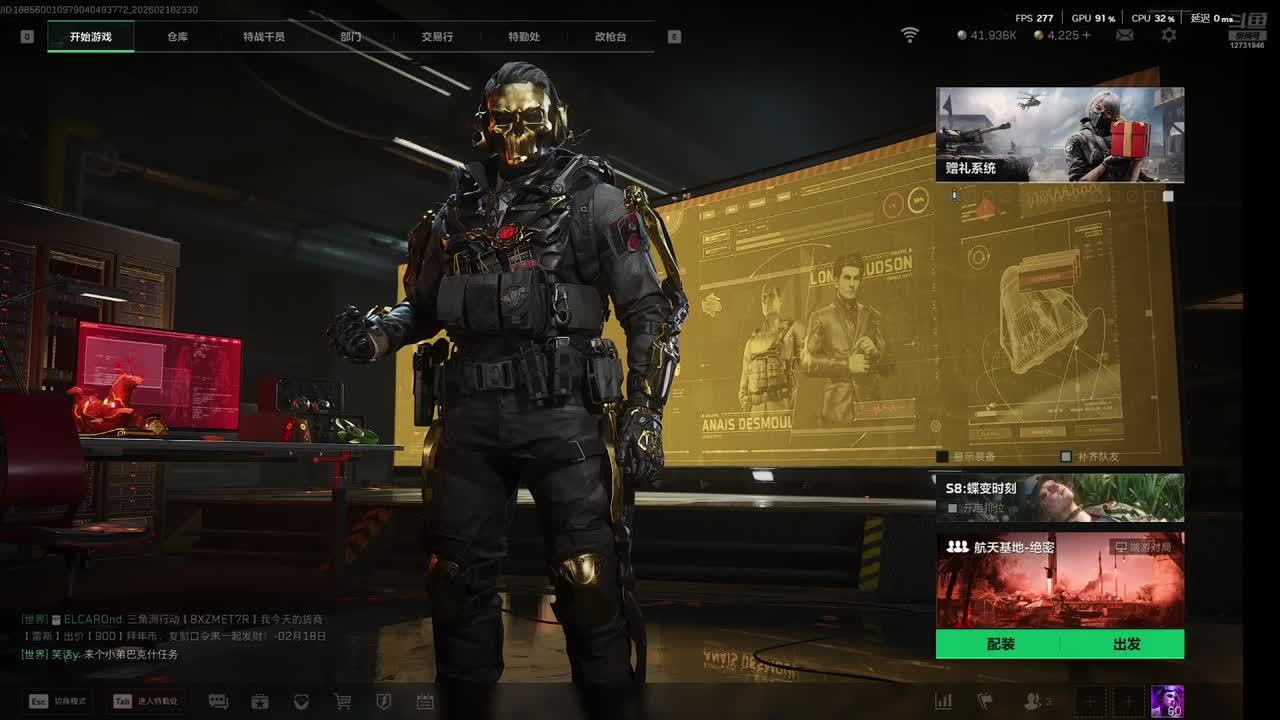
Task: Click the green 配装 loadout button
Action: (1000, 644)
